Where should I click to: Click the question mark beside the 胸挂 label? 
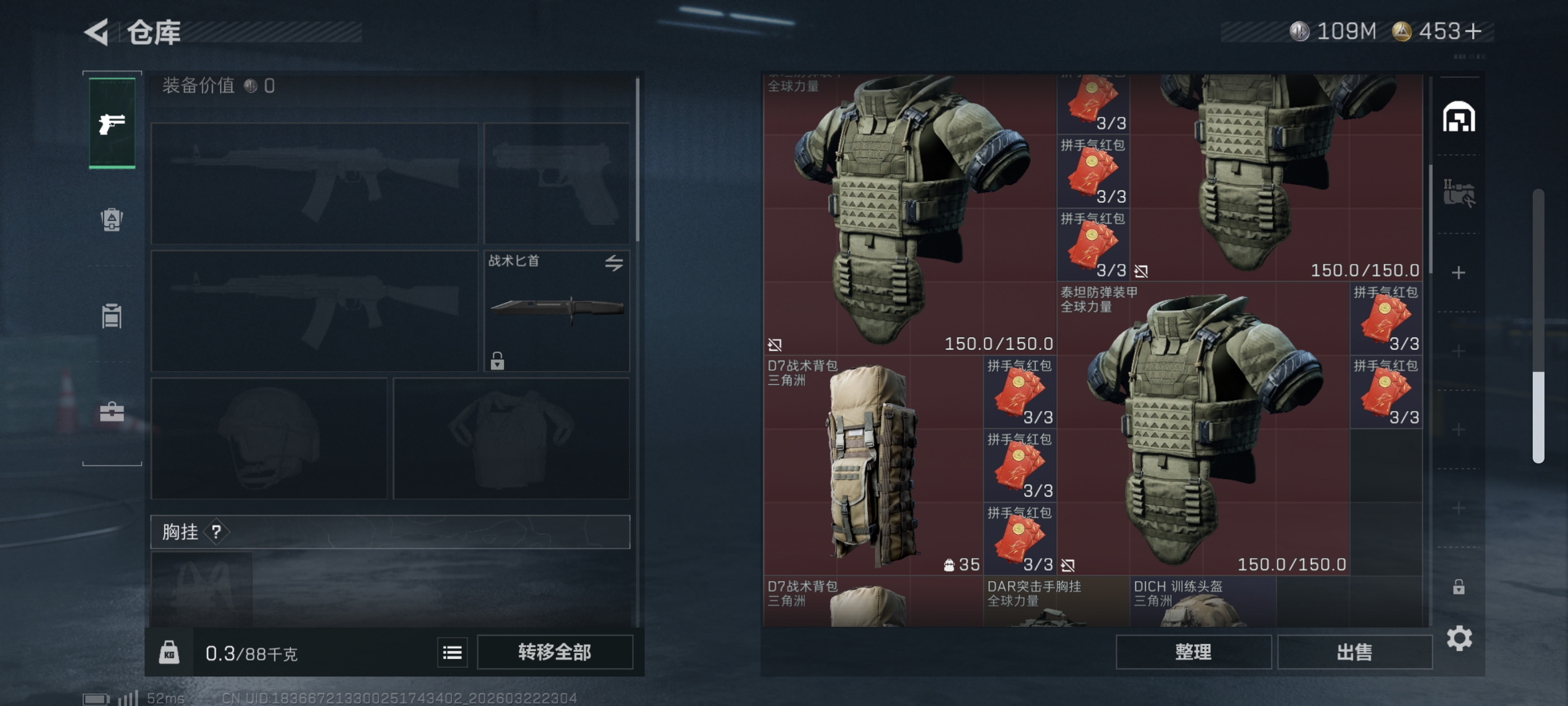(217, 532)
